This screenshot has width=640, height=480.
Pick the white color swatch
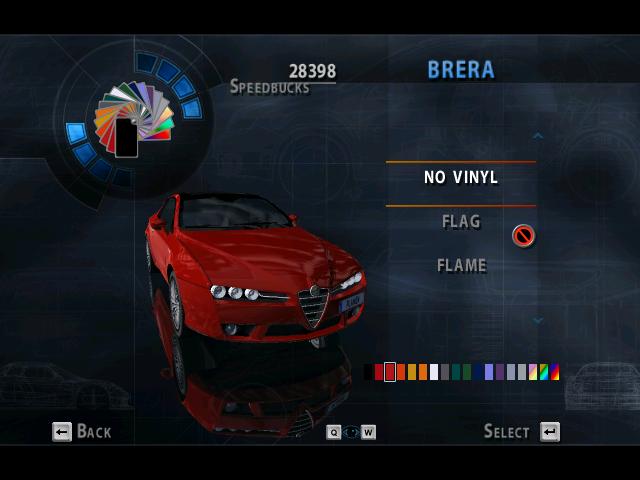pyautogui.click(x=434, y=372)
